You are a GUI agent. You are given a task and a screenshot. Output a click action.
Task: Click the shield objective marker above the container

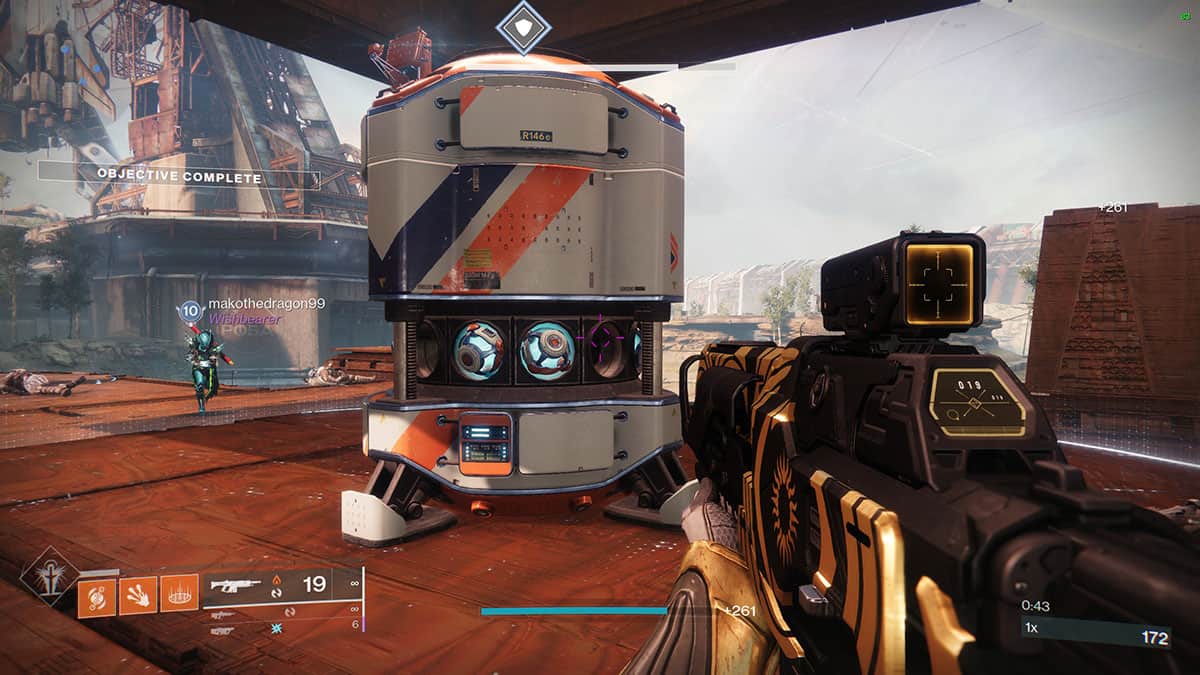click(523, 26)
